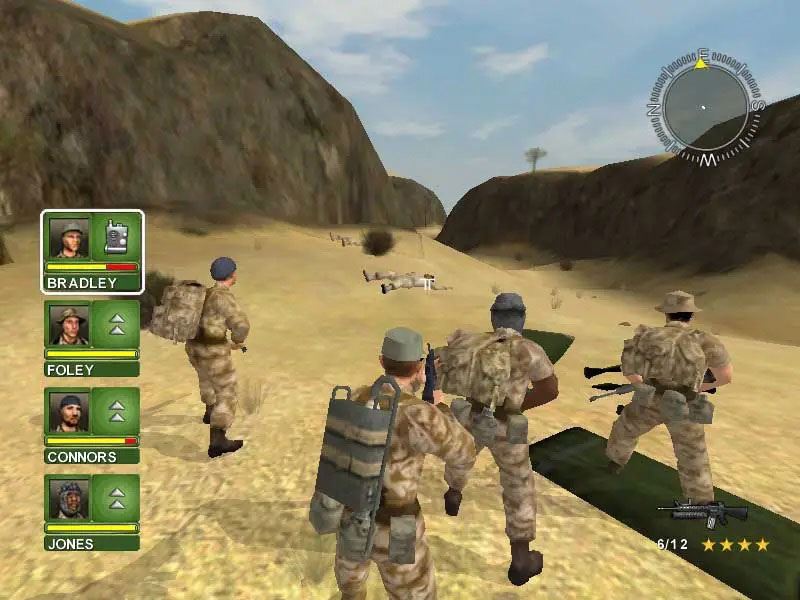The width and height of the screenshot is (800, 600).
Task: Click Connors' rank chevron icon
Action: click(117, 412)
